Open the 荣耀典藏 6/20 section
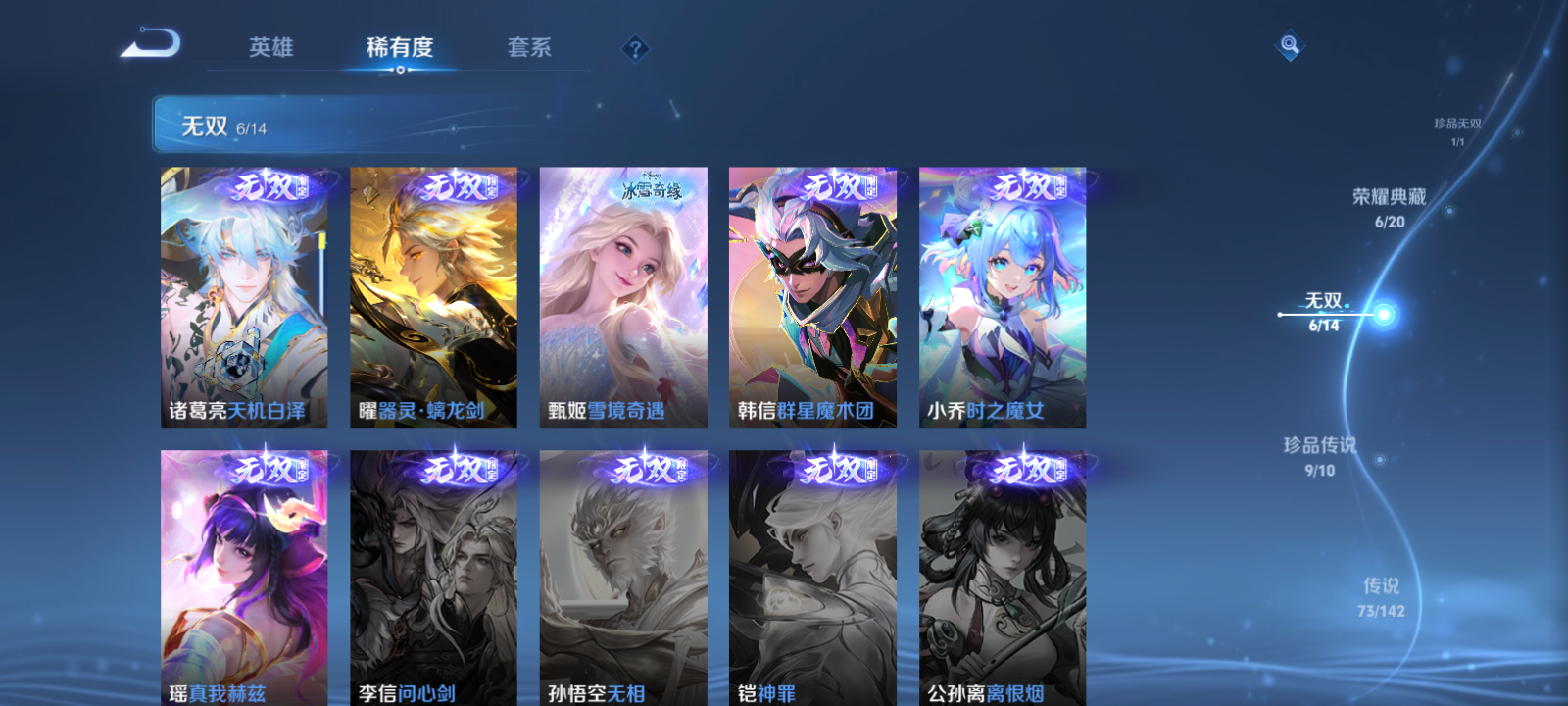 (1391, 206)
